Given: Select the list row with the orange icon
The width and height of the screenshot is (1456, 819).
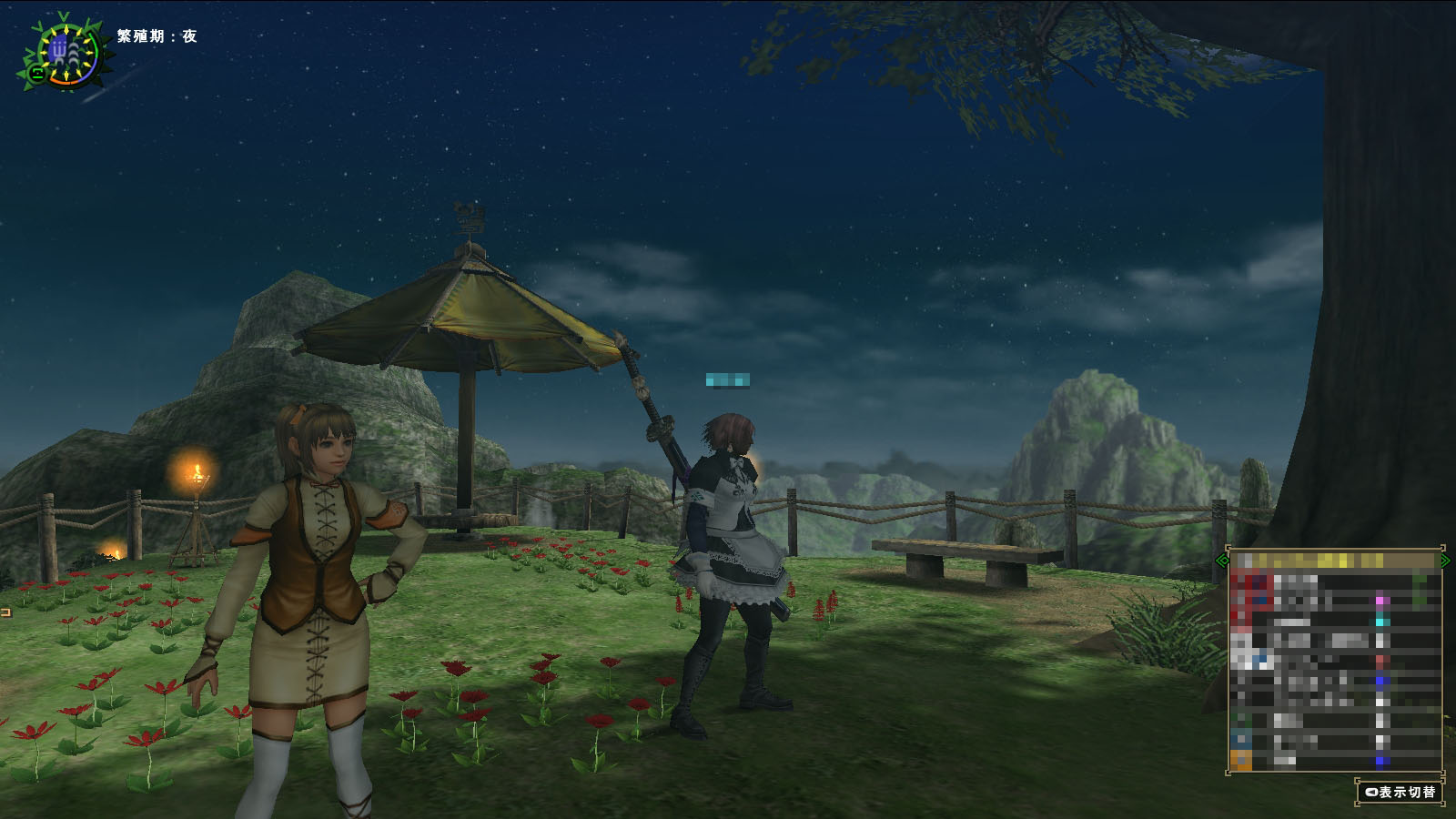Looking at the screenshot, I should [x=1334, y=760].
